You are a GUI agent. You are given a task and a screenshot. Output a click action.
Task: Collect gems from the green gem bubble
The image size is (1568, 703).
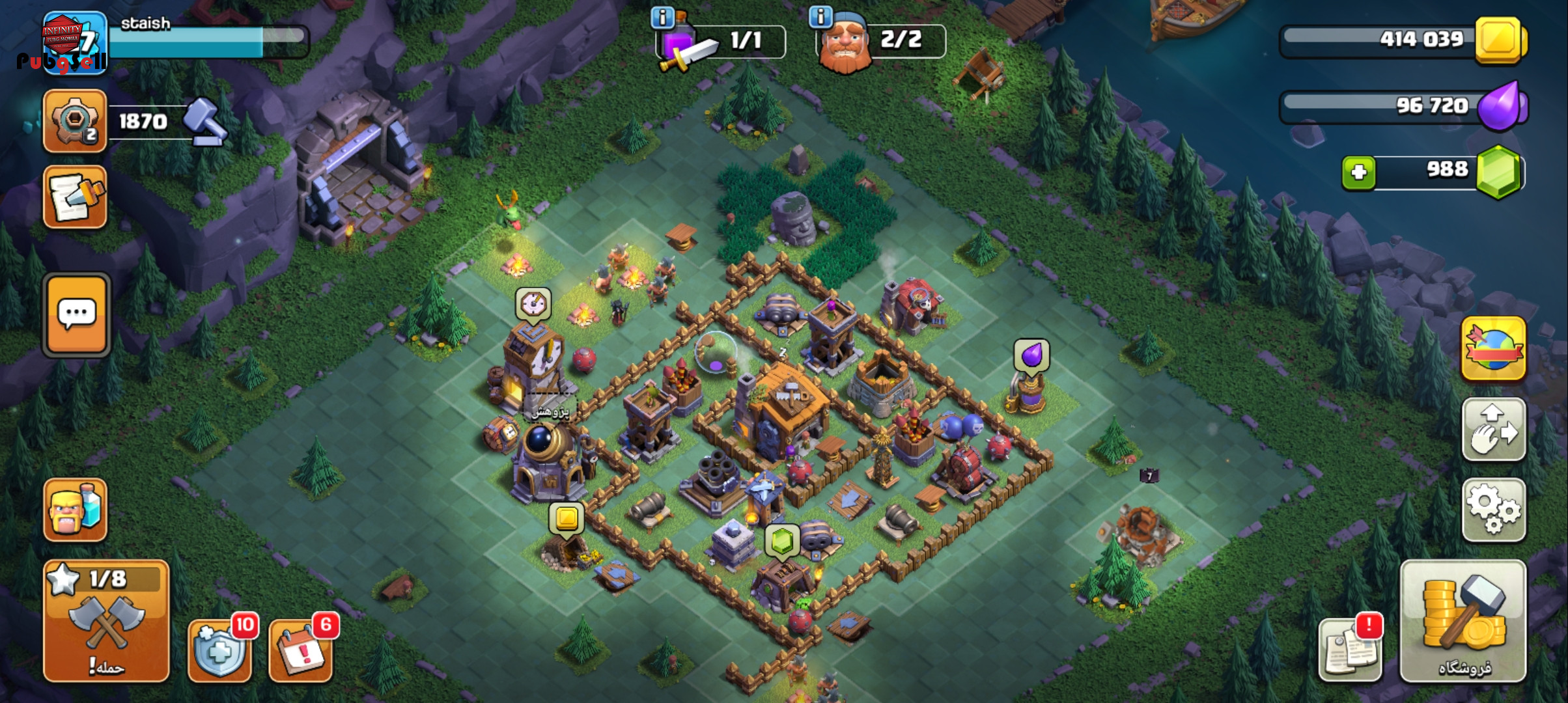[x=782, y=541]
